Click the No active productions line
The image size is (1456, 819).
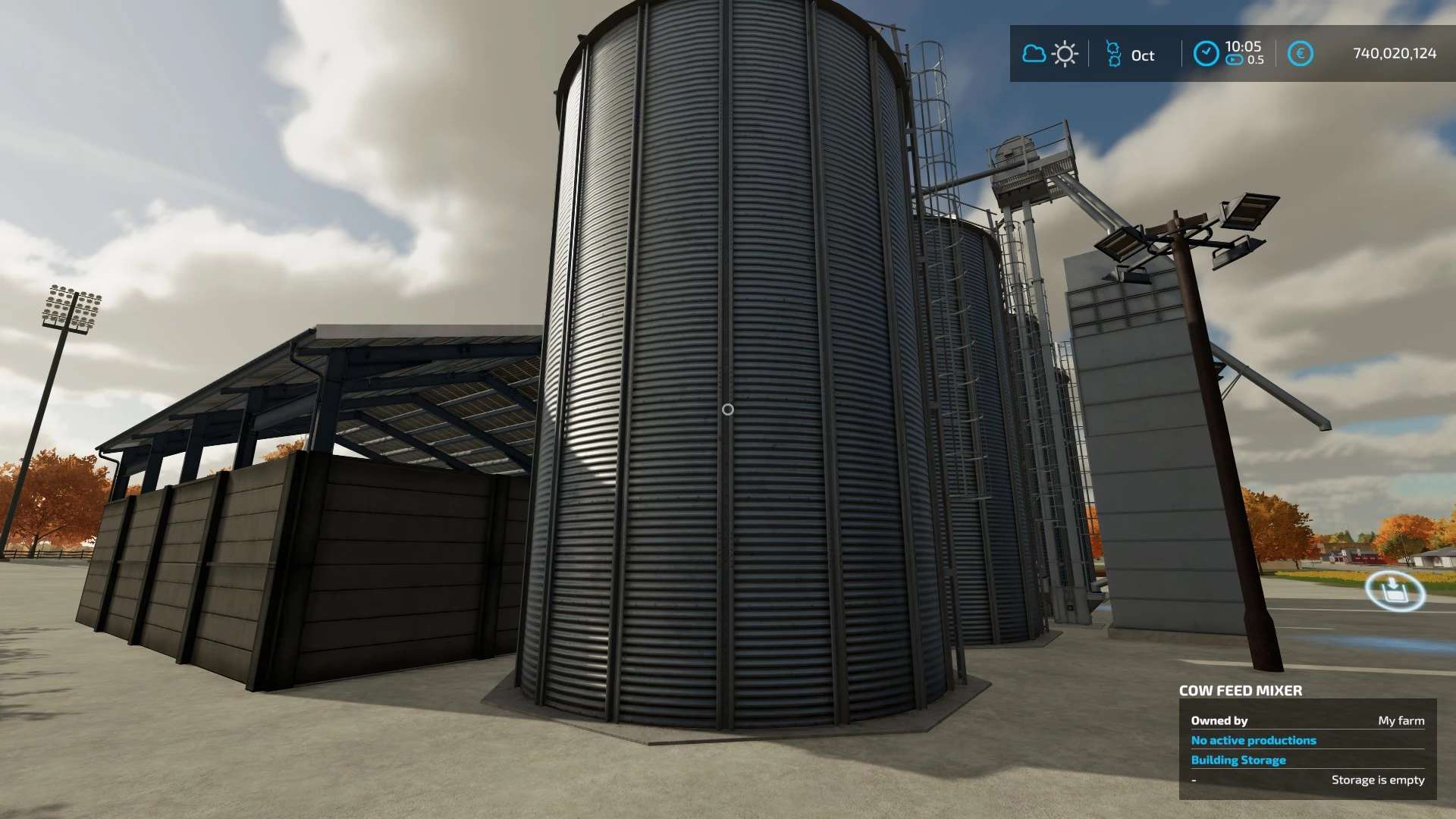pos(1254,740)
